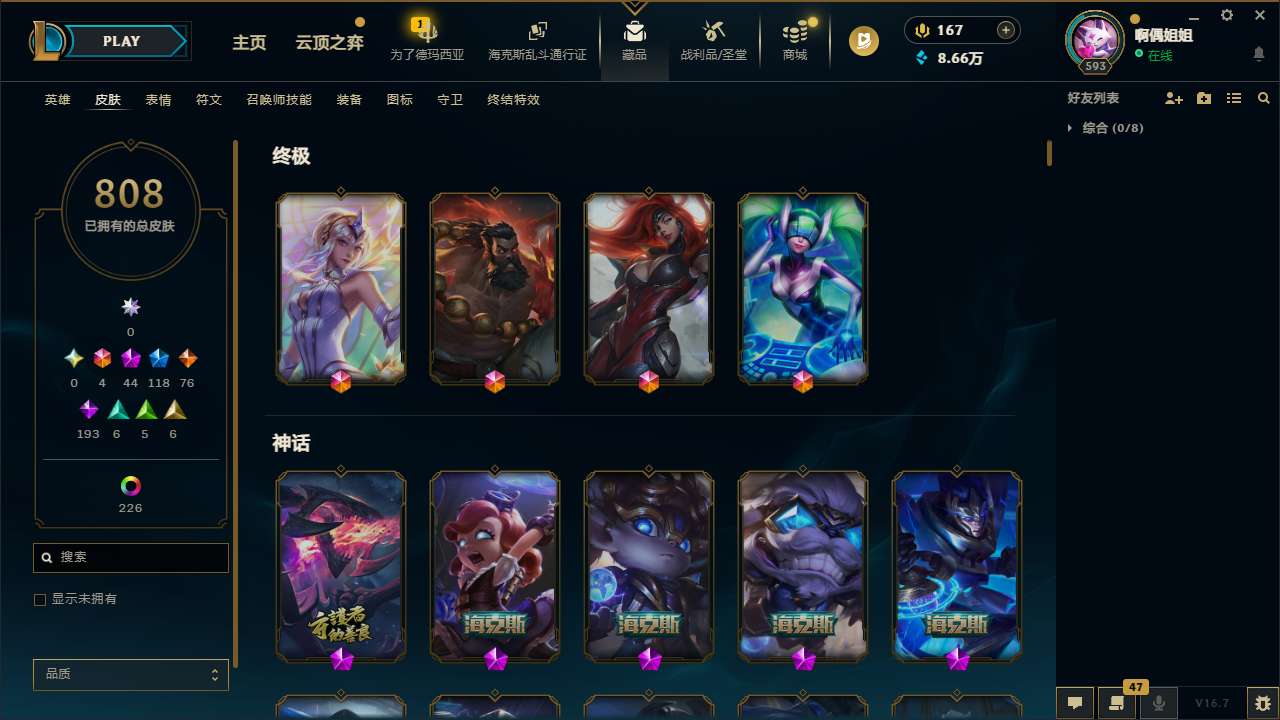Mute the microphone icon in bottom bar
The image size is (1280, 720).
point(1159,702)
